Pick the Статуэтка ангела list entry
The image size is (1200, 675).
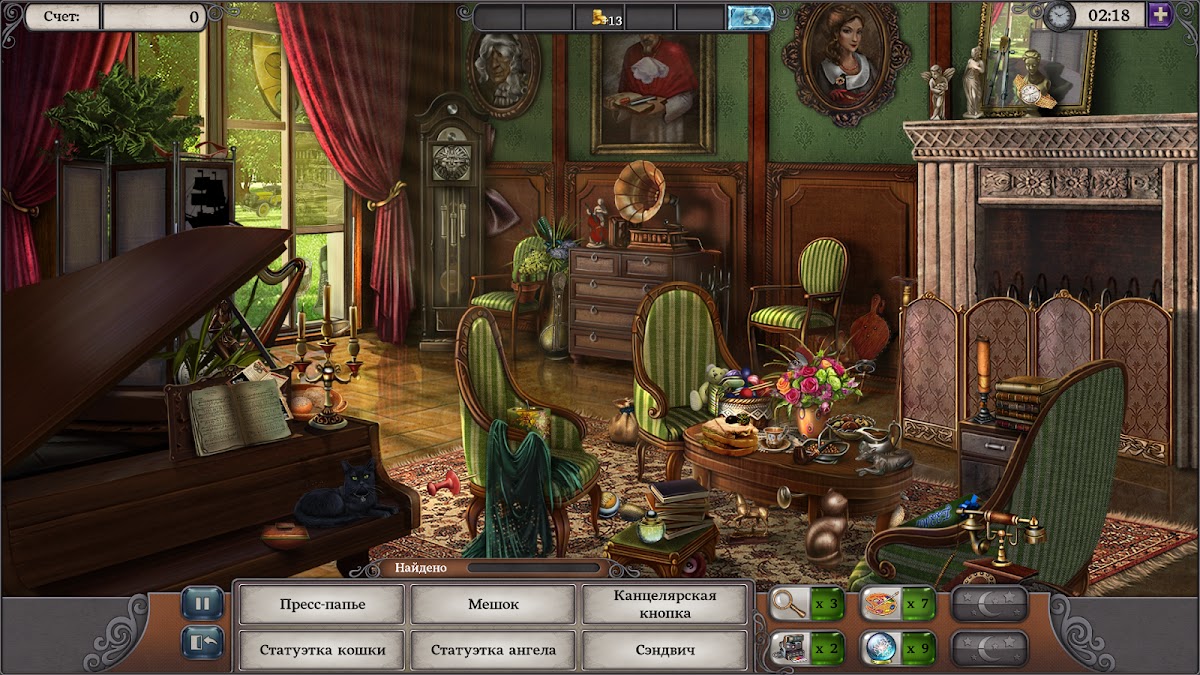tap(493, 650)
